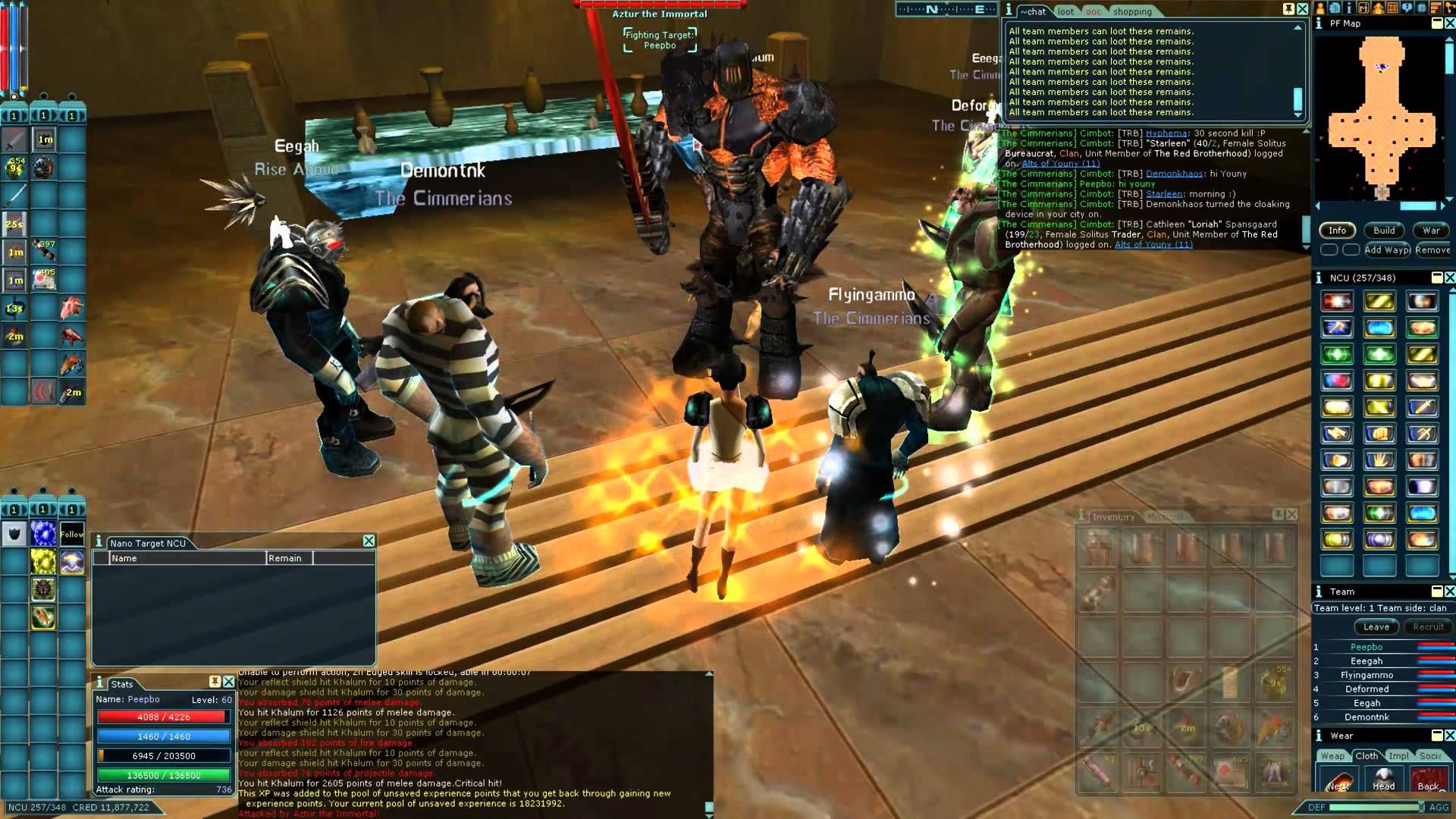
Task: Select the first ability icon in left hotbar
Action: pyautogui.click(x=12, y=140)
